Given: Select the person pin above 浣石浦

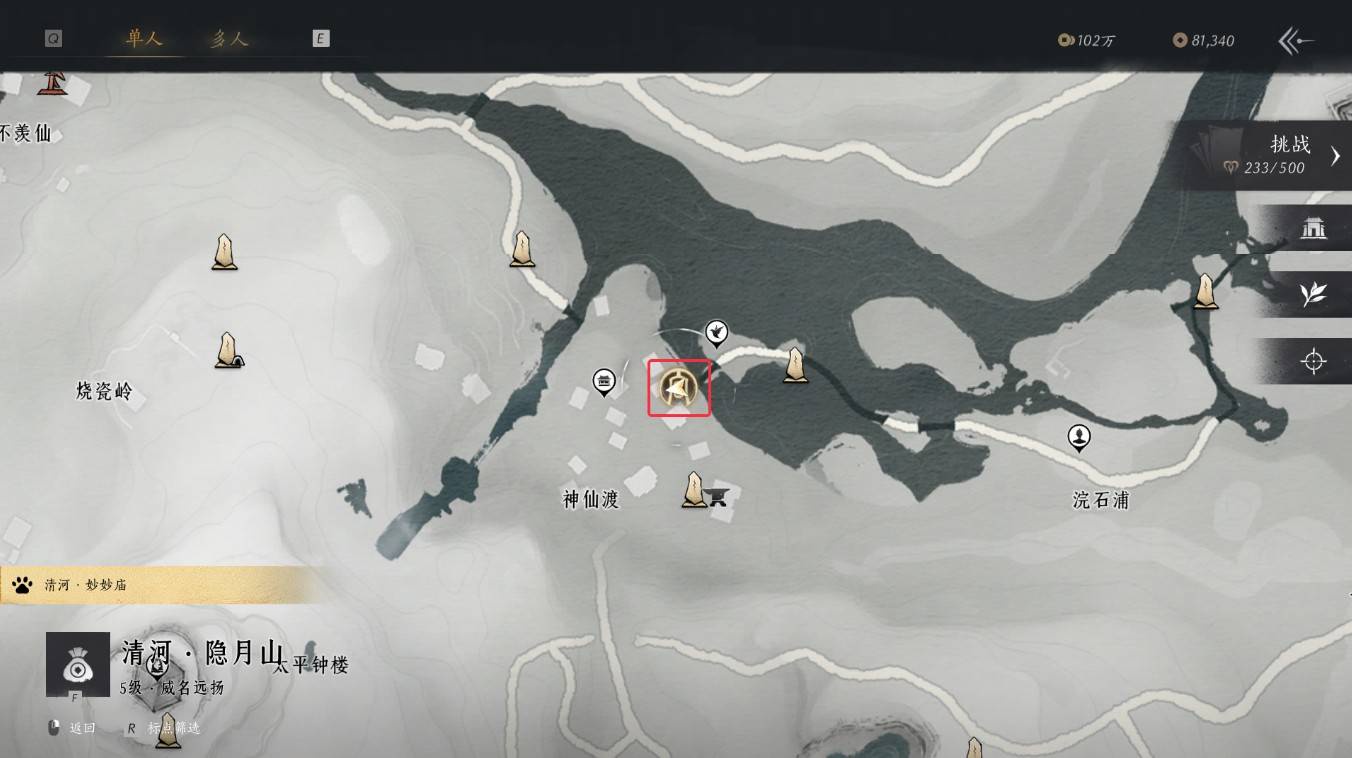Looking at the screenshot, I should point(1079,436).
